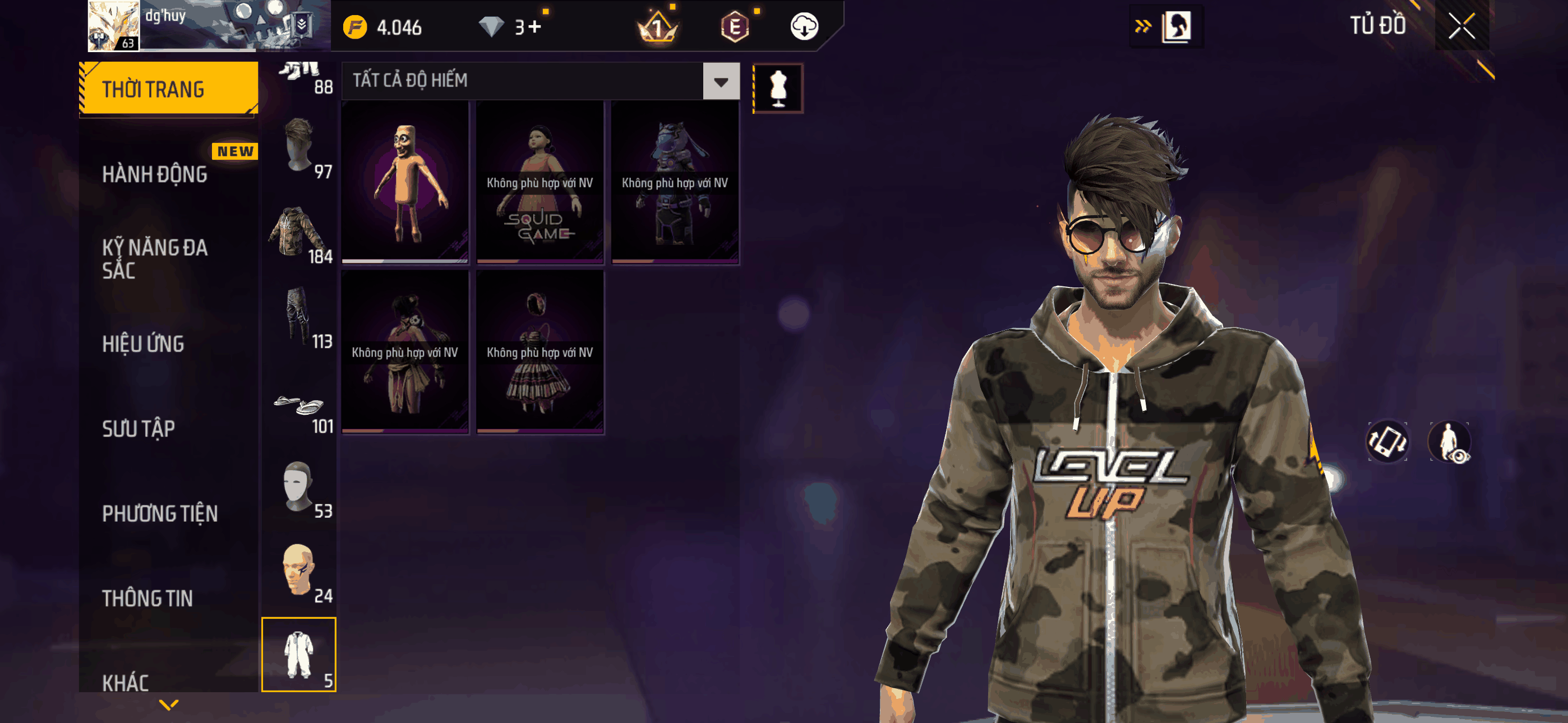Toggle the character view eye icon
The width and height of the screenshot is (1568, 723).
point(1450,442)
